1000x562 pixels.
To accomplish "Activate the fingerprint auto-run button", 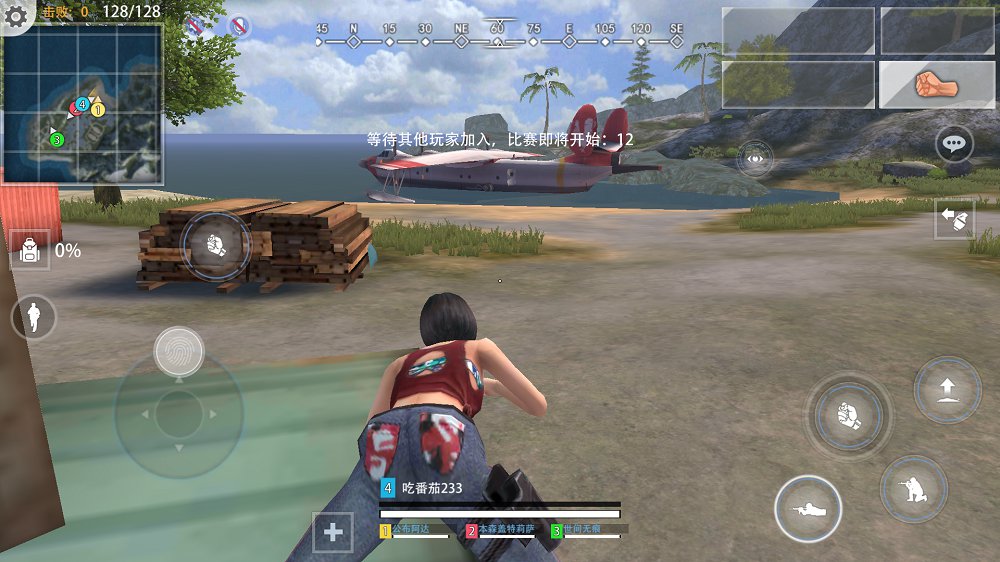I will [179, 351].
